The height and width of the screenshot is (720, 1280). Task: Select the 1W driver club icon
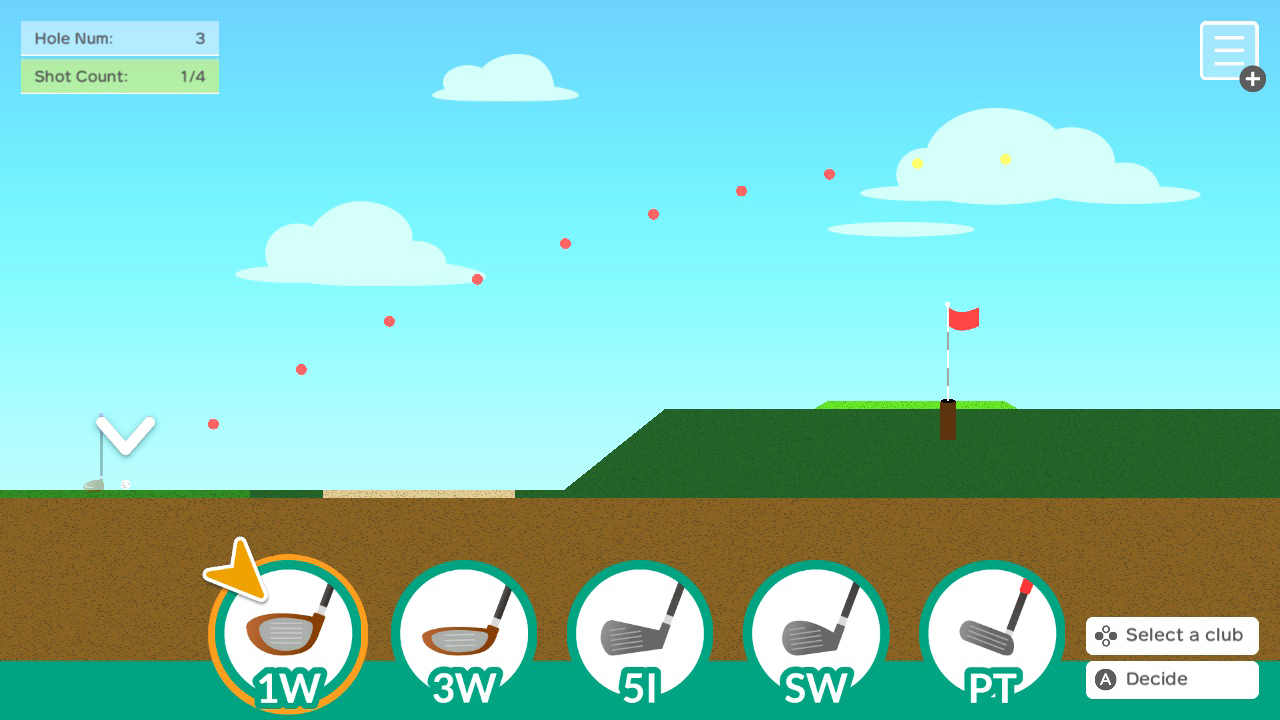(x=288, y=634)
